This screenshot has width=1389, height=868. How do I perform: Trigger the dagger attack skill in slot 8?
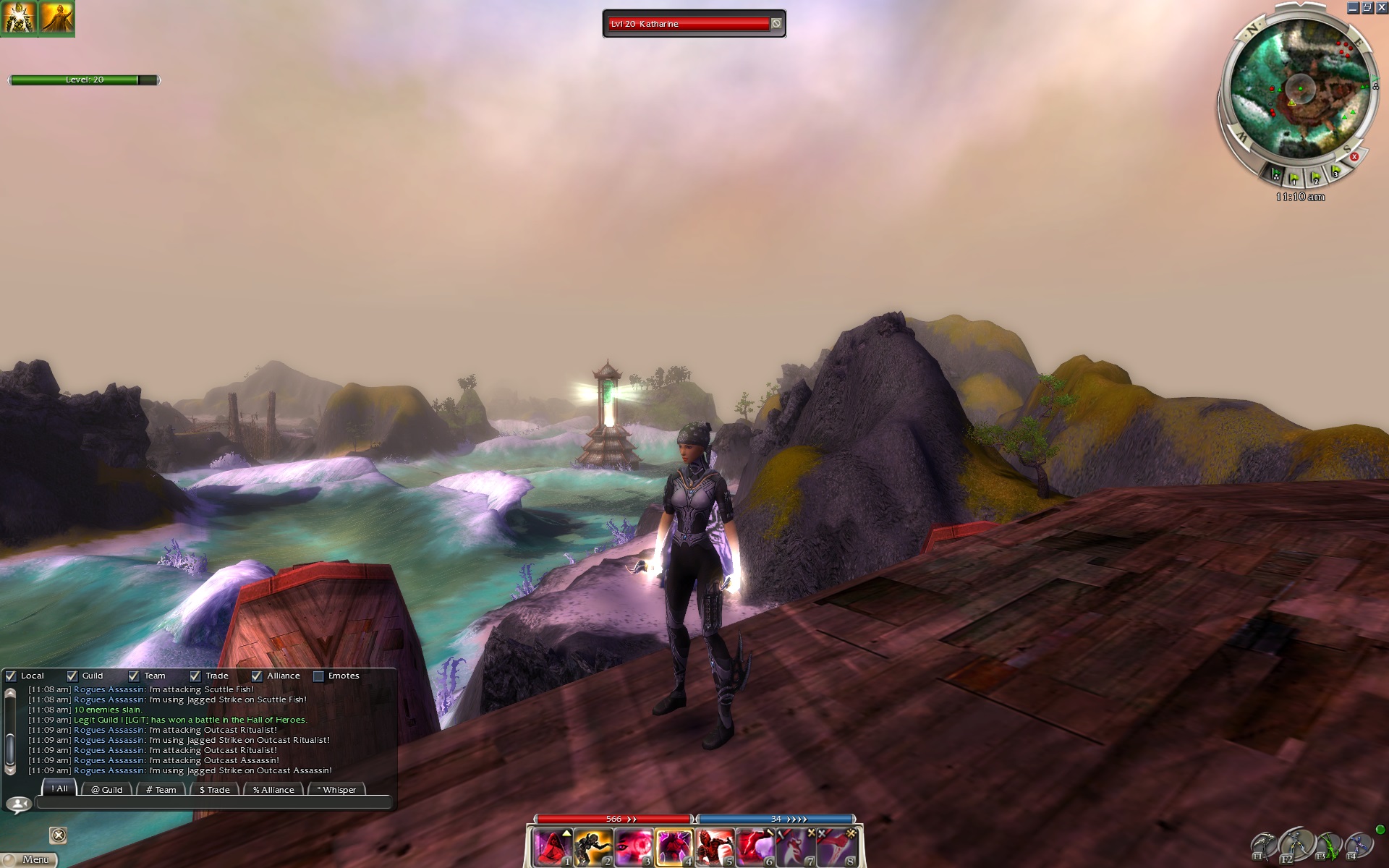[x=836, y=847]
